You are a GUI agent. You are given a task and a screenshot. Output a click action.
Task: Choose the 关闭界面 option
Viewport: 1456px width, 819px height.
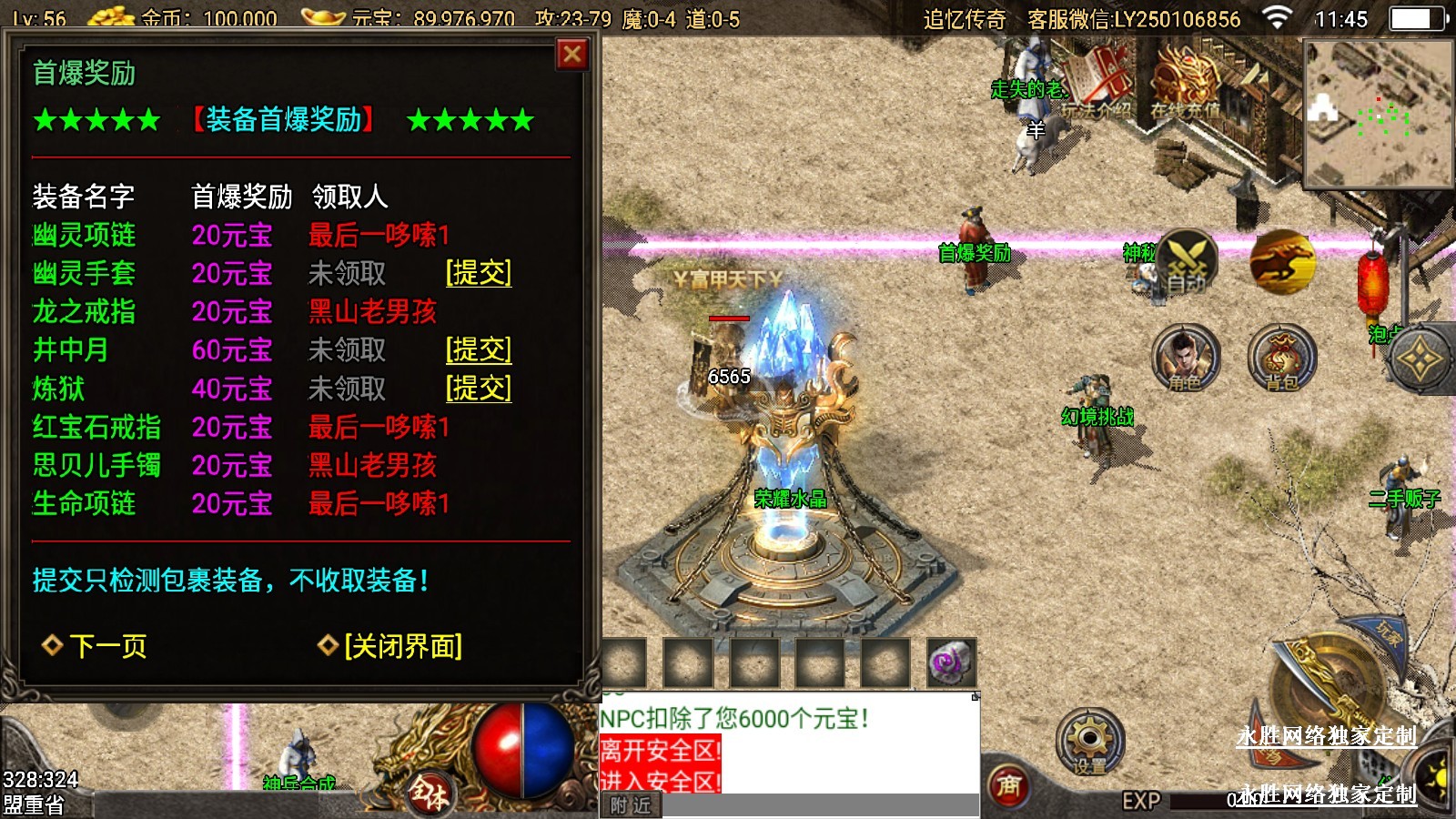point(392,646)
